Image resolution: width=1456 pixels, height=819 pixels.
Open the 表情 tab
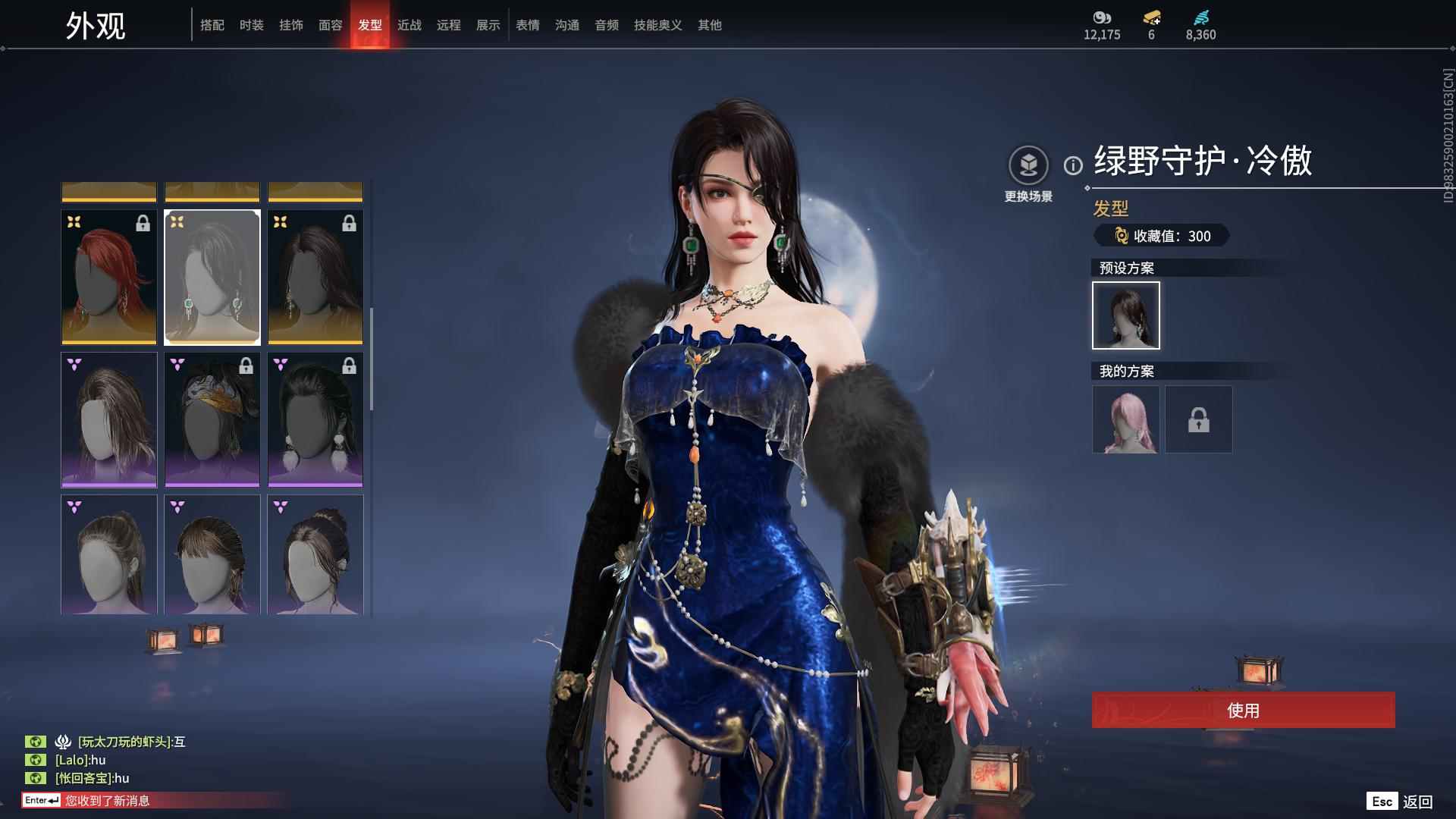pyautogui.click(x=527, y=25)
